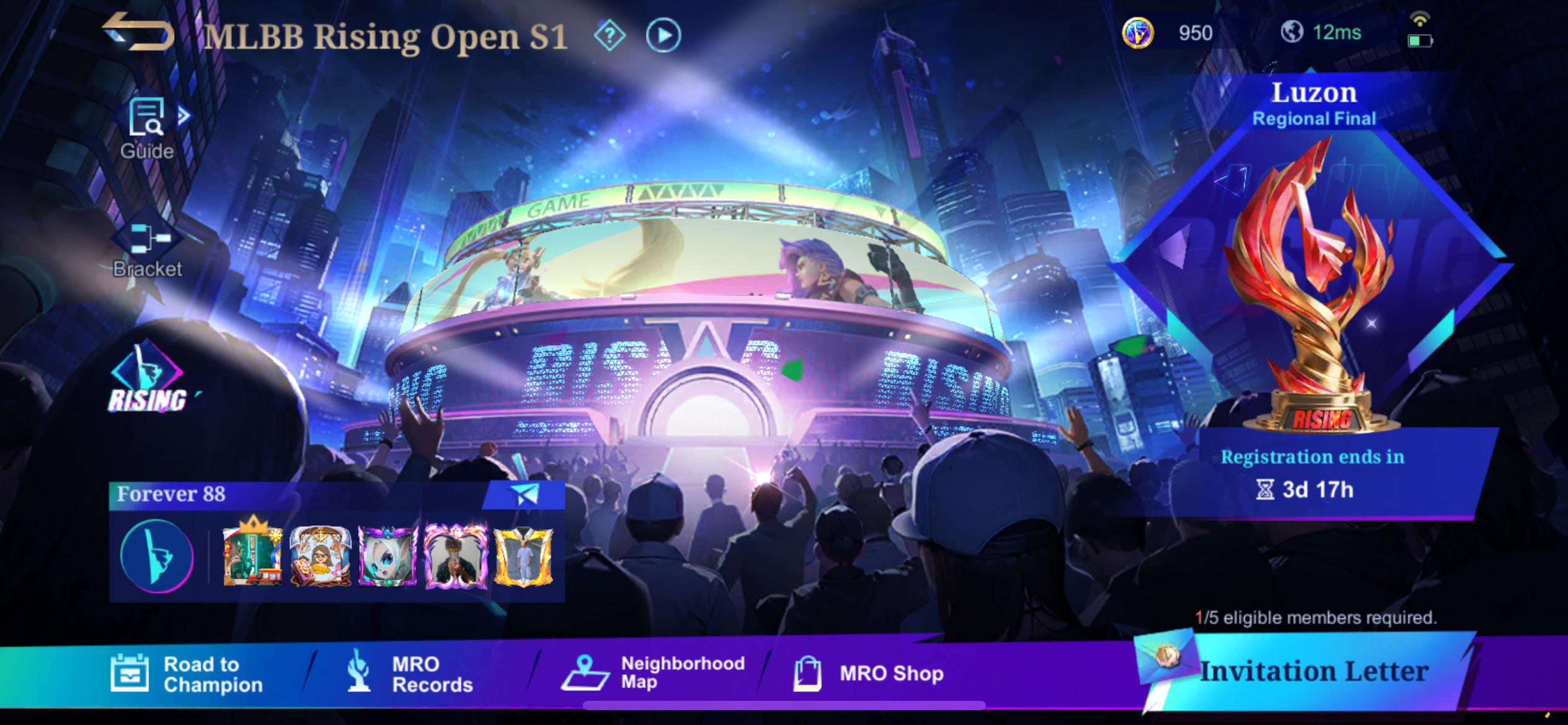
Task: Open MRO Records
Action: click(412, 673)
